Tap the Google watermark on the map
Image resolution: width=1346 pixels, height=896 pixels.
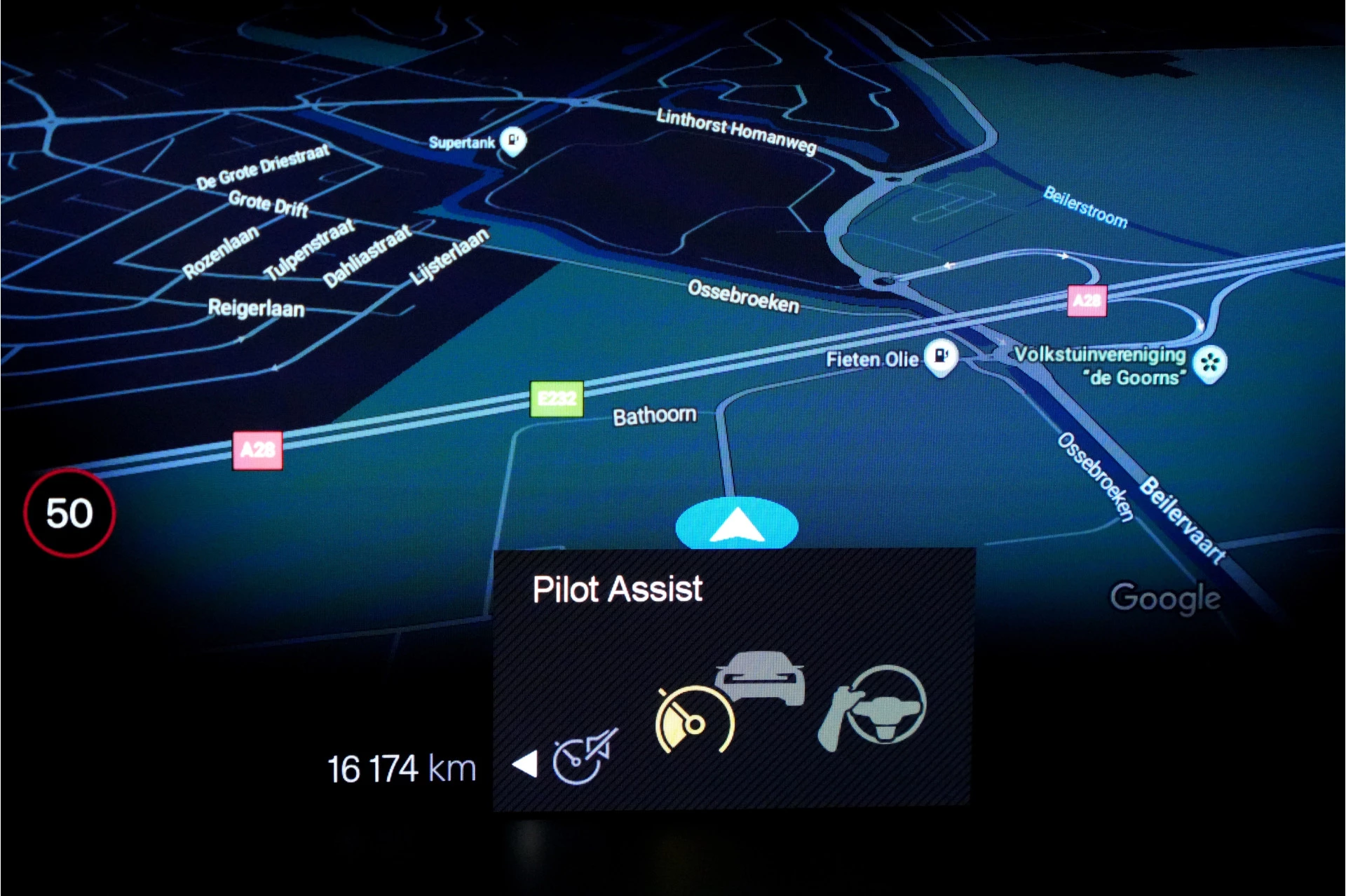point(1166,597)
